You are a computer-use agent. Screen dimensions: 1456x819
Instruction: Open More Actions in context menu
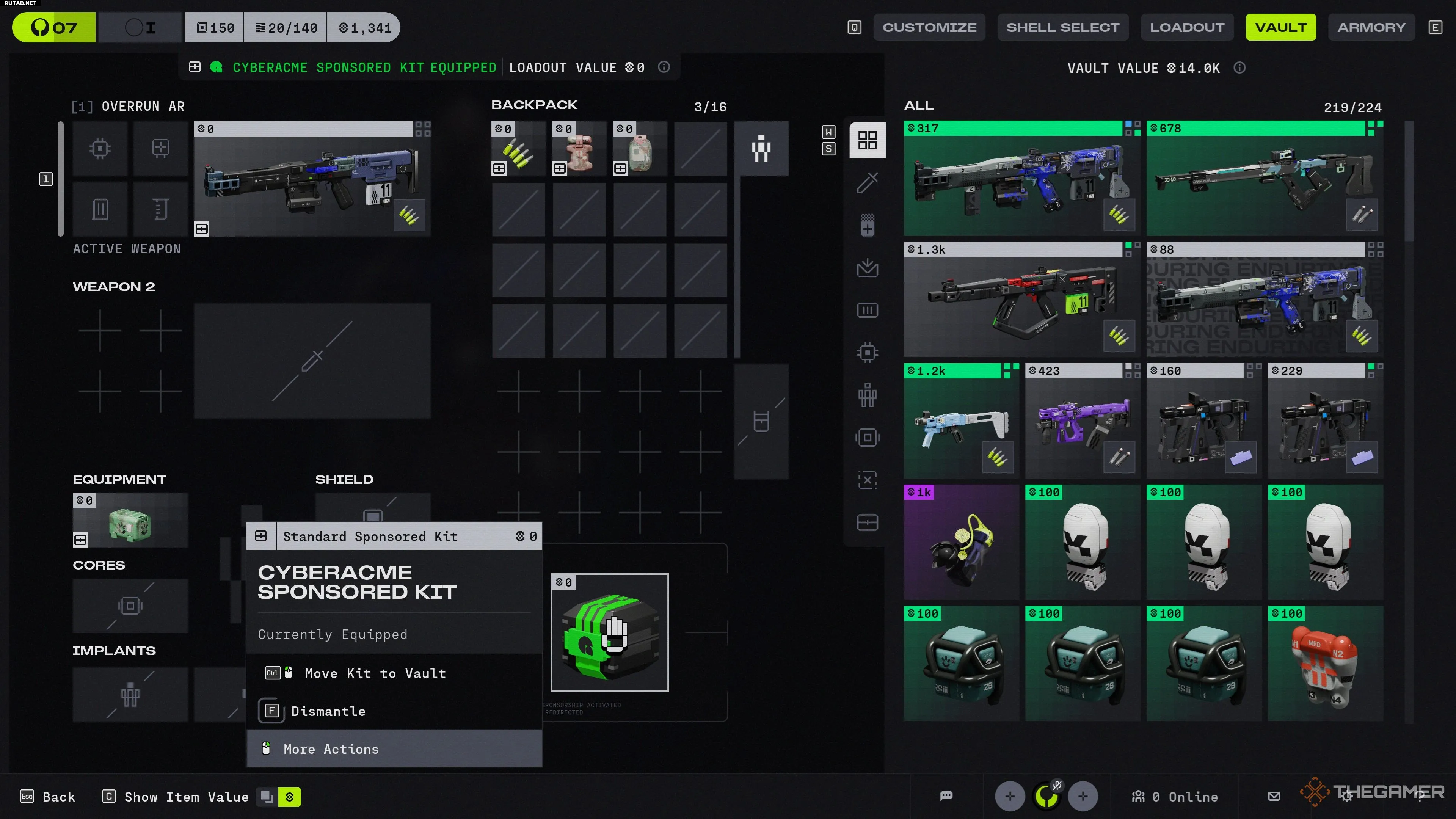[331, 749]
